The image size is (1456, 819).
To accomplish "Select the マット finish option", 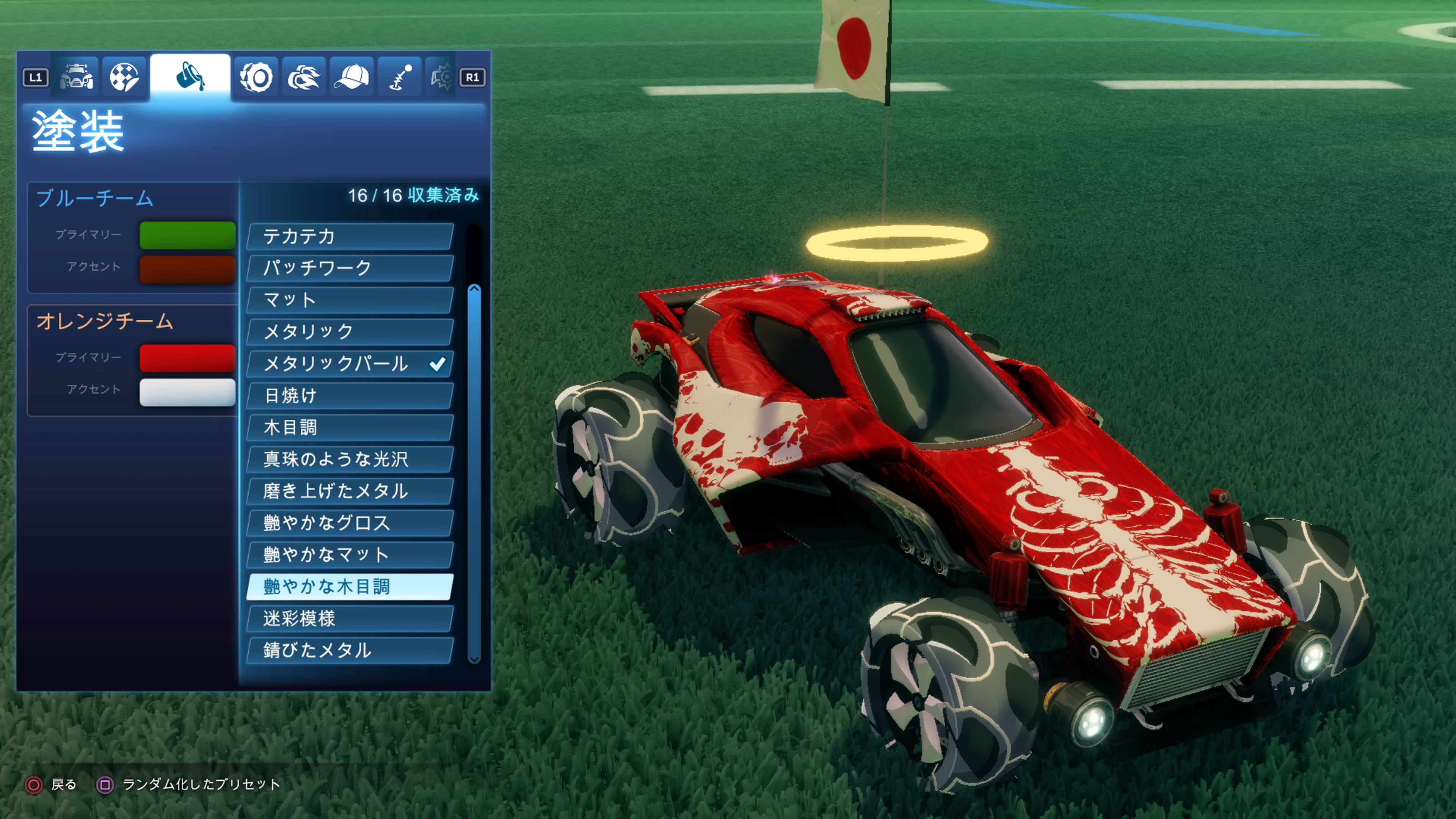I will pyautogui.click(x=350, y=300).
